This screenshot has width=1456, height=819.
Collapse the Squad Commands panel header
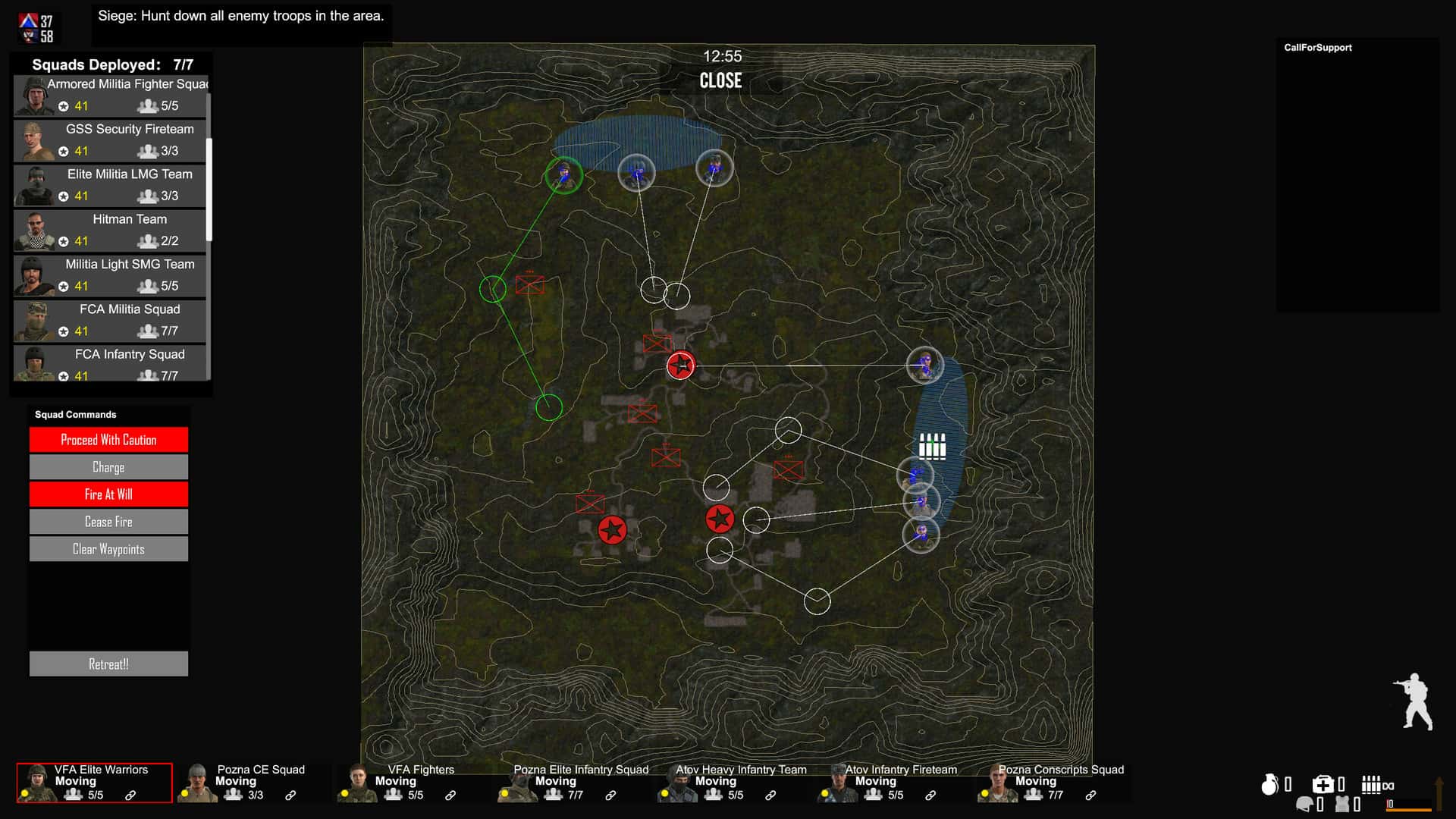[74, 414]
